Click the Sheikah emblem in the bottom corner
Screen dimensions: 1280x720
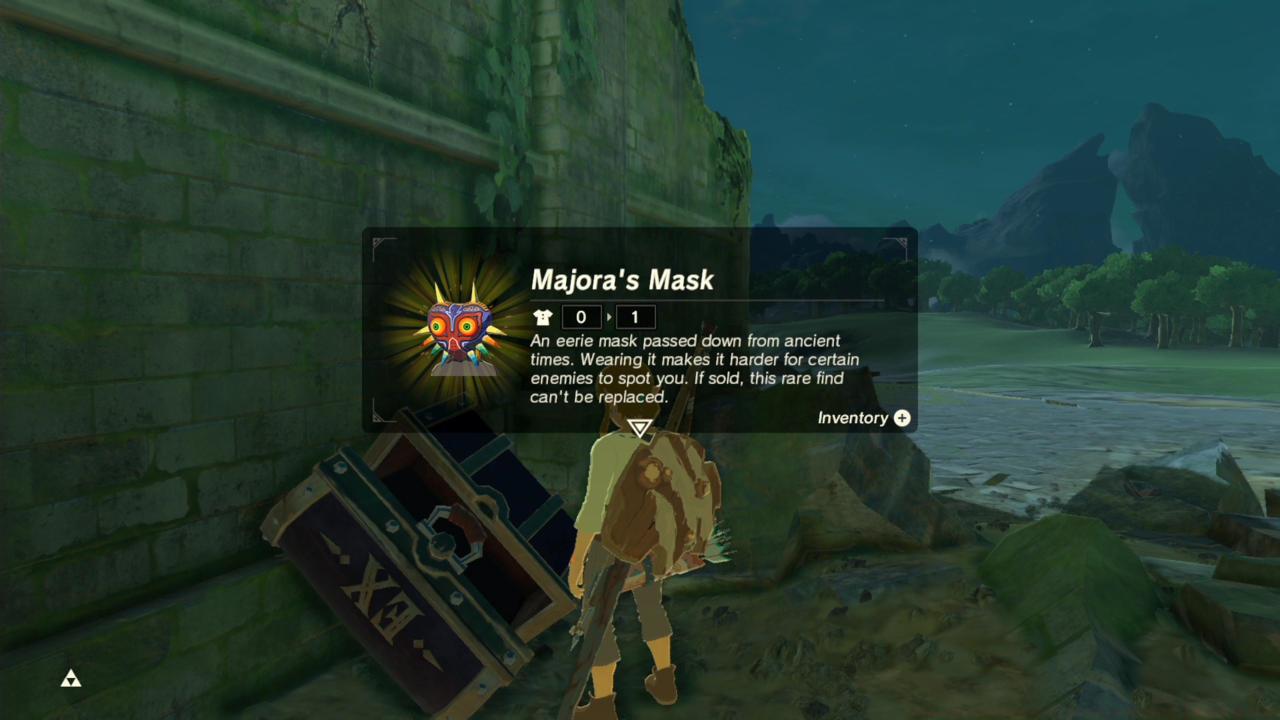click(x=70, y=678)
